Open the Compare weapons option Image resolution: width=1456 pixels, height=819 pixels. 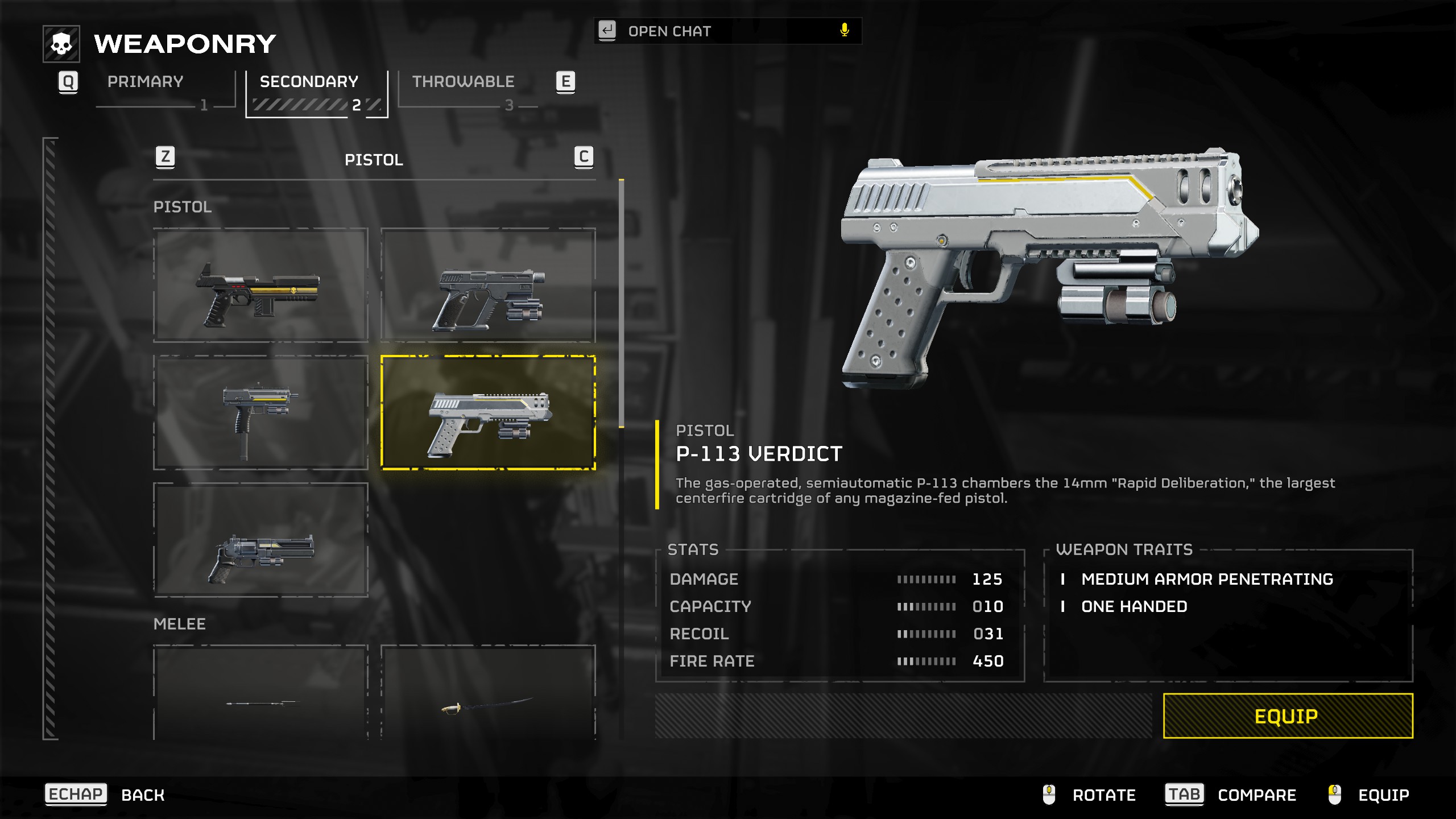[1256, 795]
